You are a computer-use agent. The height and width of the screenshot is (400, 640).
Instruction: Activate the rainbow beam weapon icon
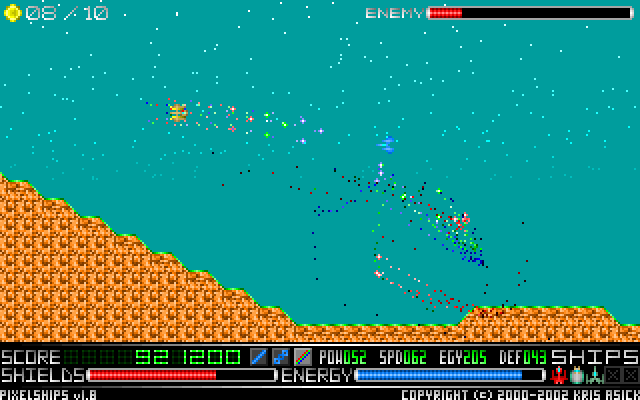coord(303,356)
